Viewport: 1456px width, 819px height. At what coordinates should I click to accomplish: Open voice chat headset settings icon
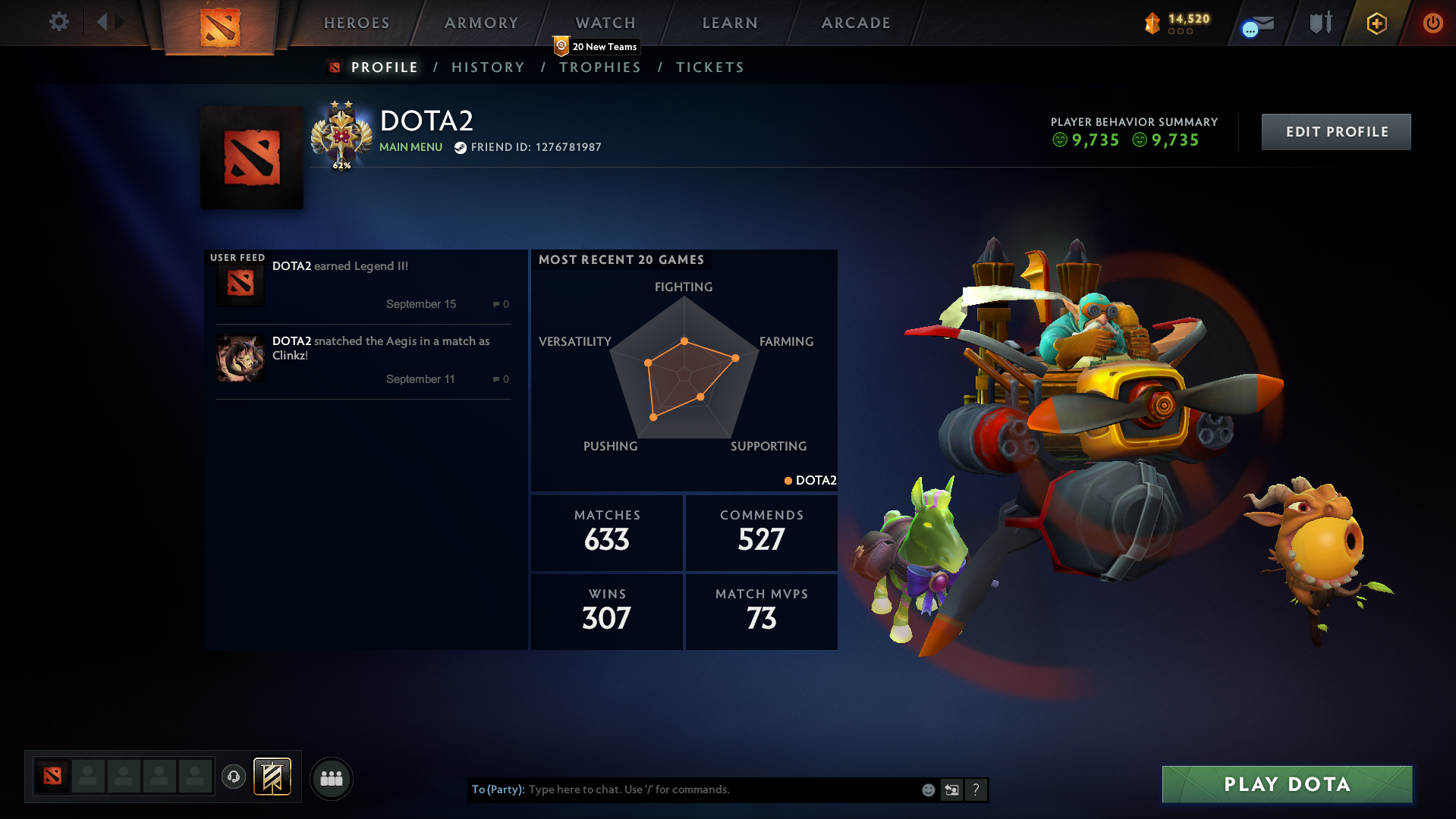234,778
